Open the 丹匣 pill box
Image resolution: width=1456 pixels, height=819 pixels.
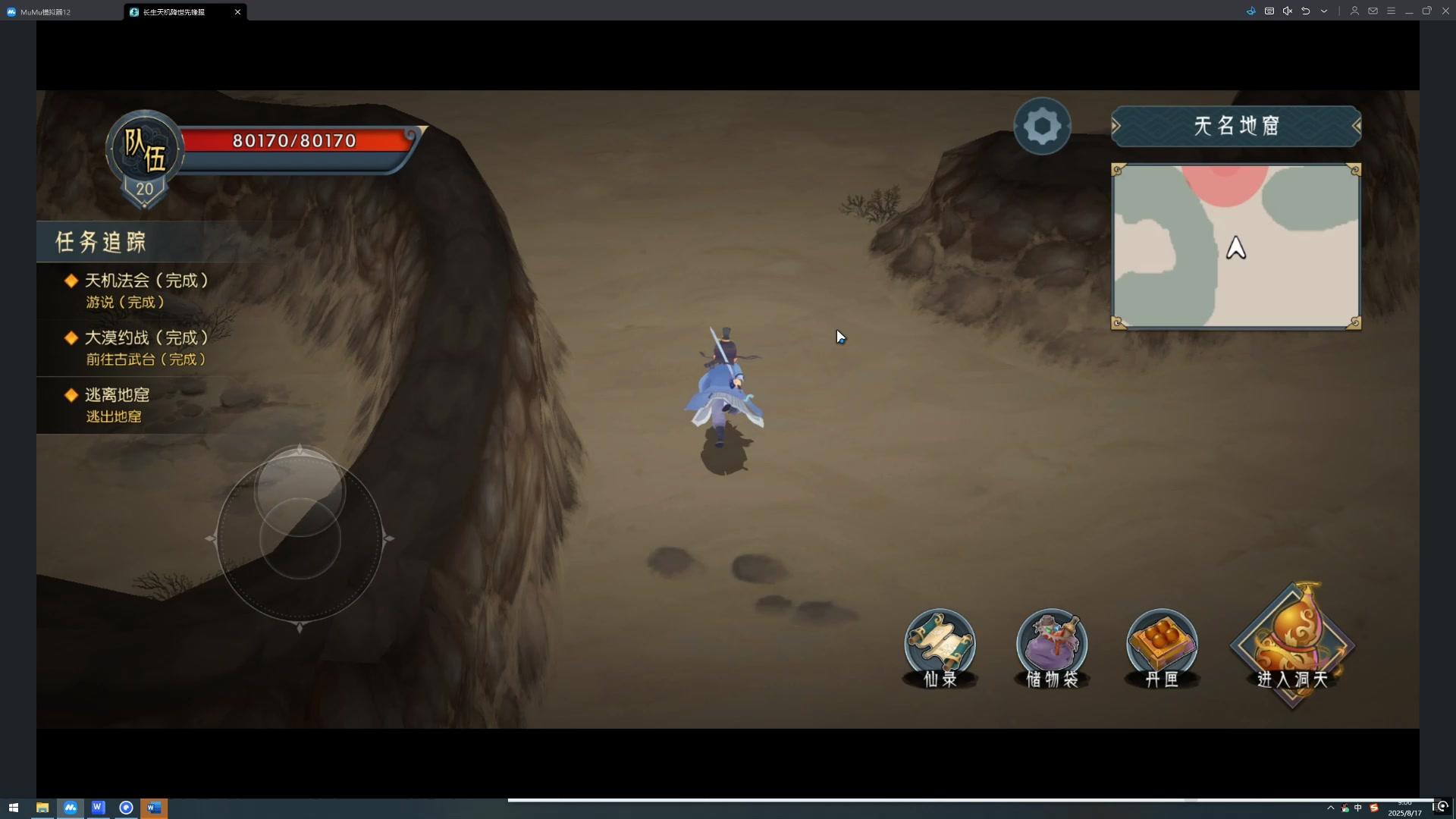coord(1161,648)
